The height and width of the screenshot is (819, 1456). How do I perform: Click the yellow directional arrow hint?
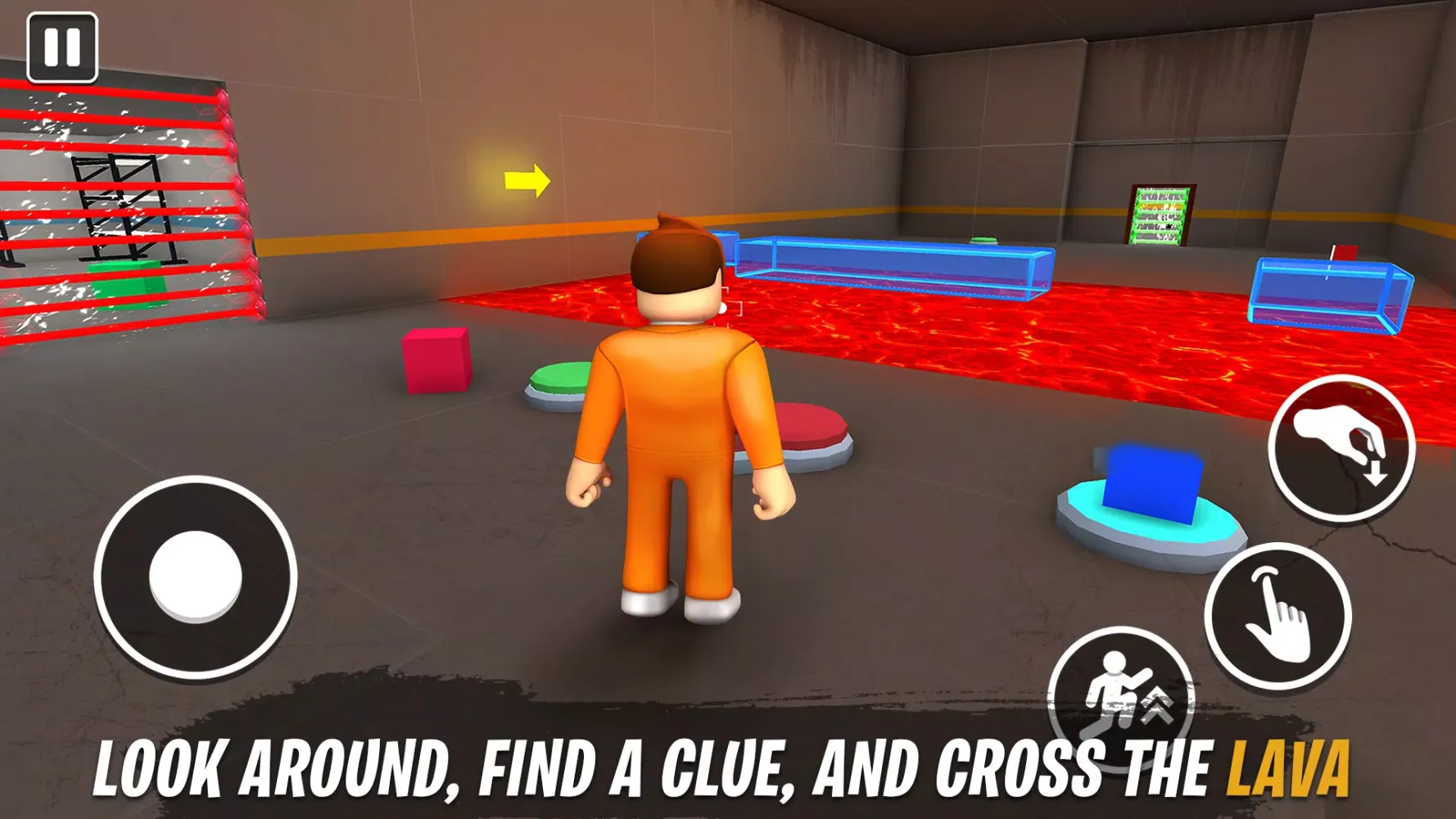(527, 182)
